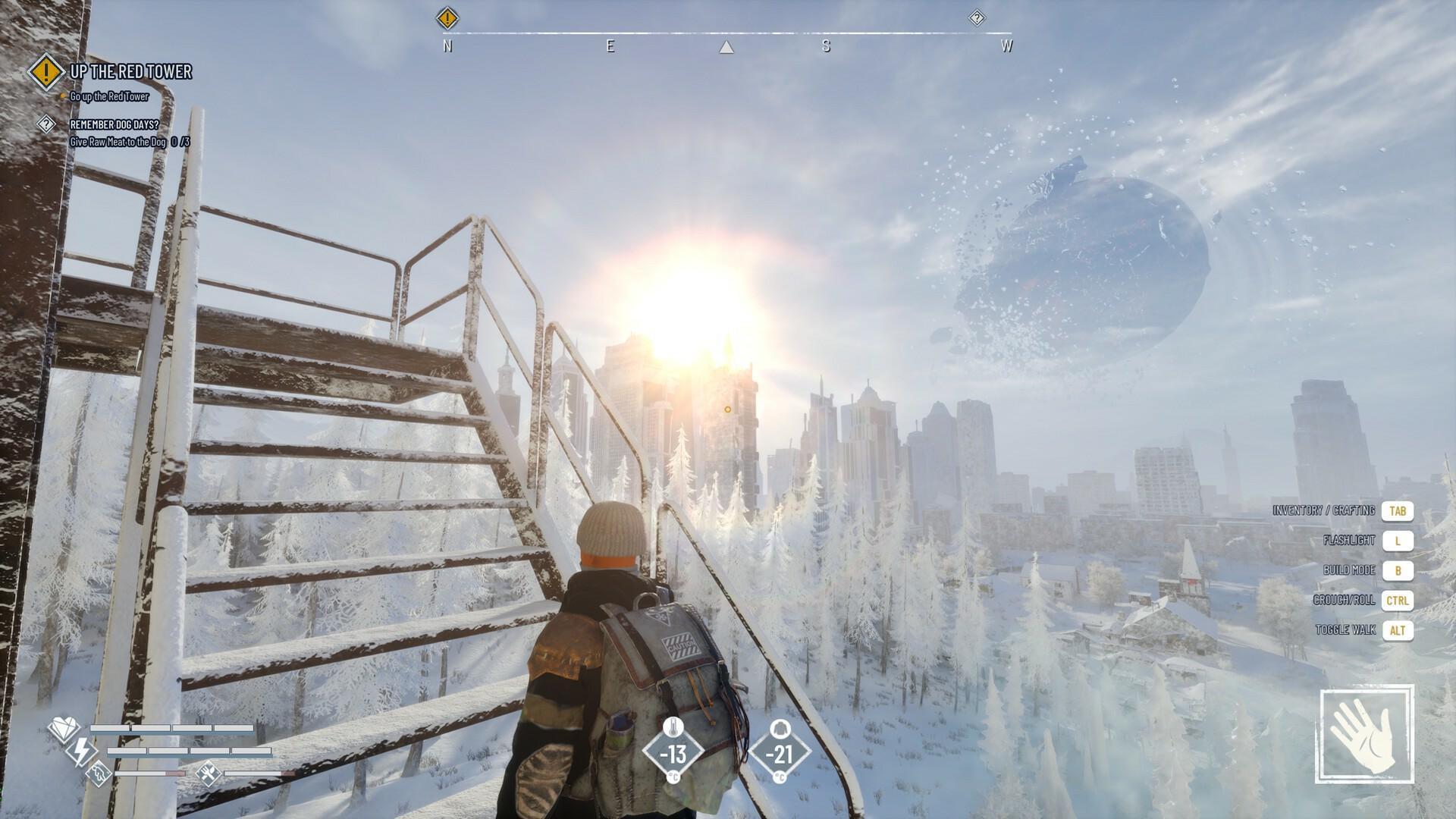
Task: Open Build Mode via the B hint
Action: pos(1398,570)
